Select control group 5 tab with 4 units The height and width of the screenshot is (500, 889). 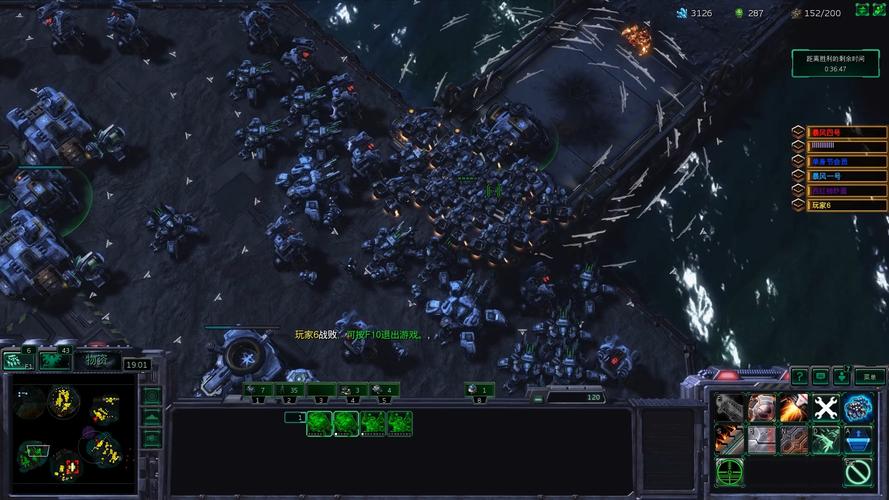384,390
